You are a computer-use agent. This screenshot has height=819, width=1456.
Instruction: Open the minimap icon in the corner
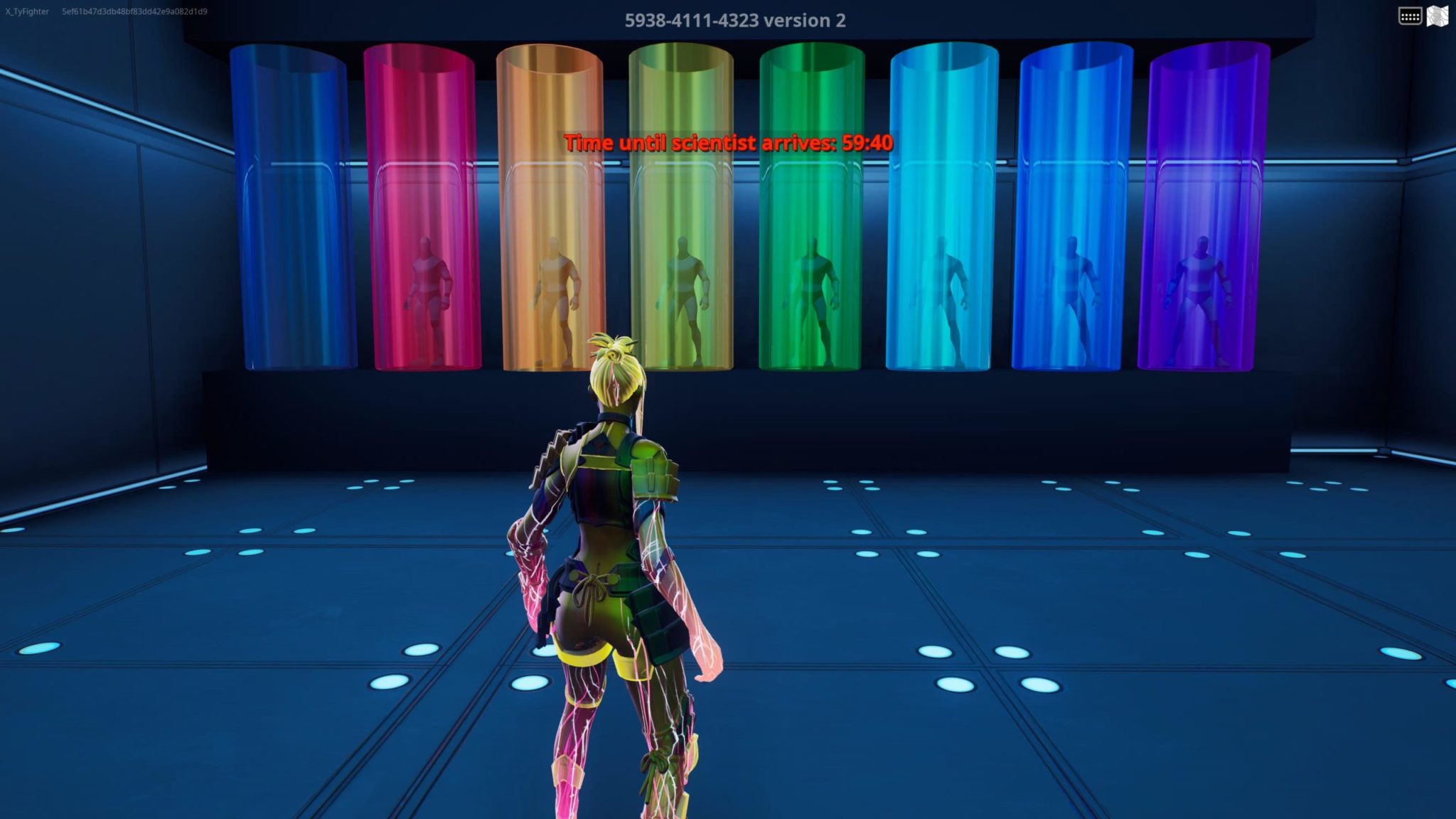(1438, 14)
